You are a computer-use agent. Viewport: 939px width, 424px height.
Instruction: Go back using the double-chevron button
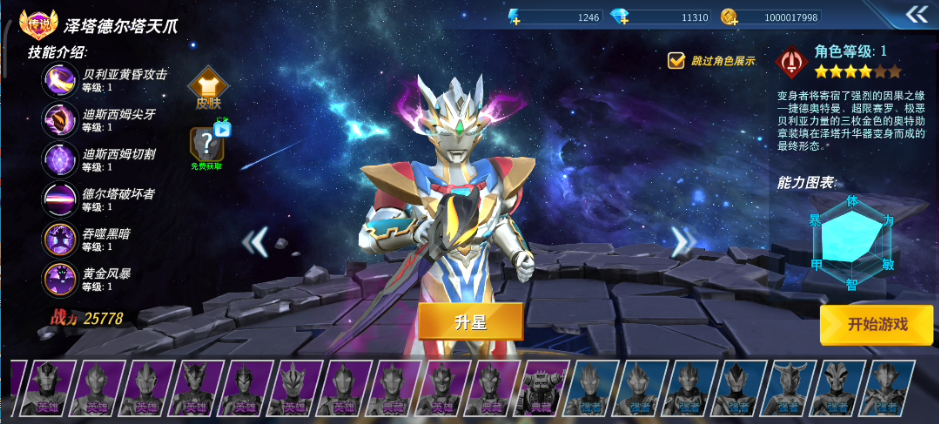(x=916, y=14)
